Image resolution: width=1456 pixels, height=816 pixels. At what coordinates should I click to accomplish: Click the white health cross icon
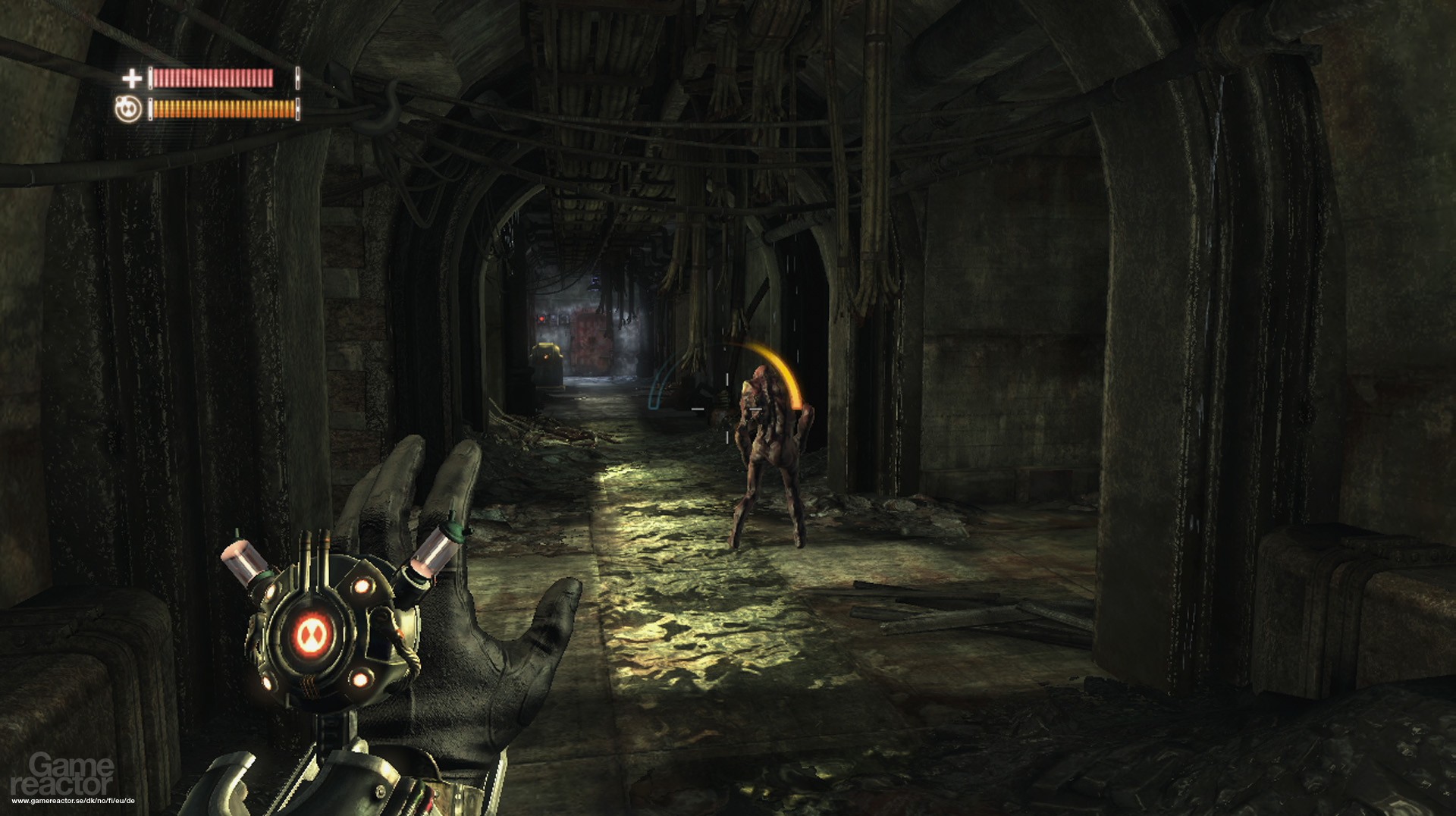(132, 77)
